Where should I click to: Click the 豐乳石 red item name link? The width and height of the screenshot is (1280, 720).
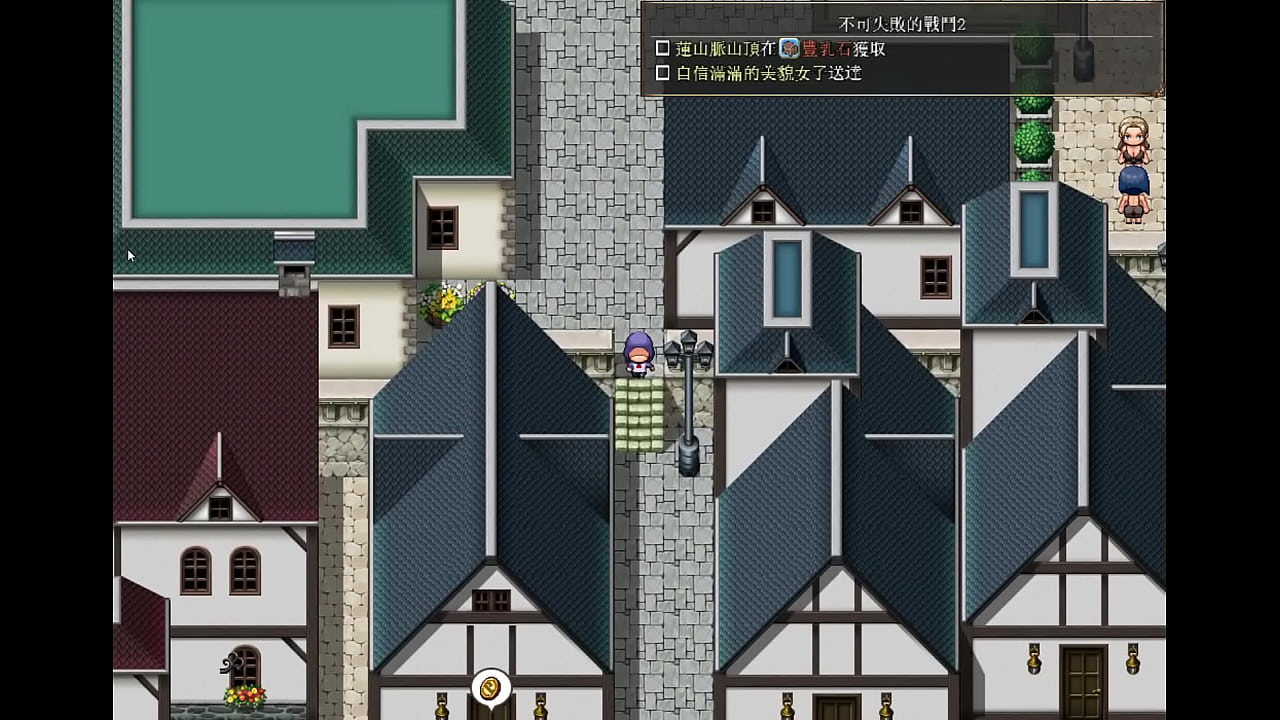[826, 47]
